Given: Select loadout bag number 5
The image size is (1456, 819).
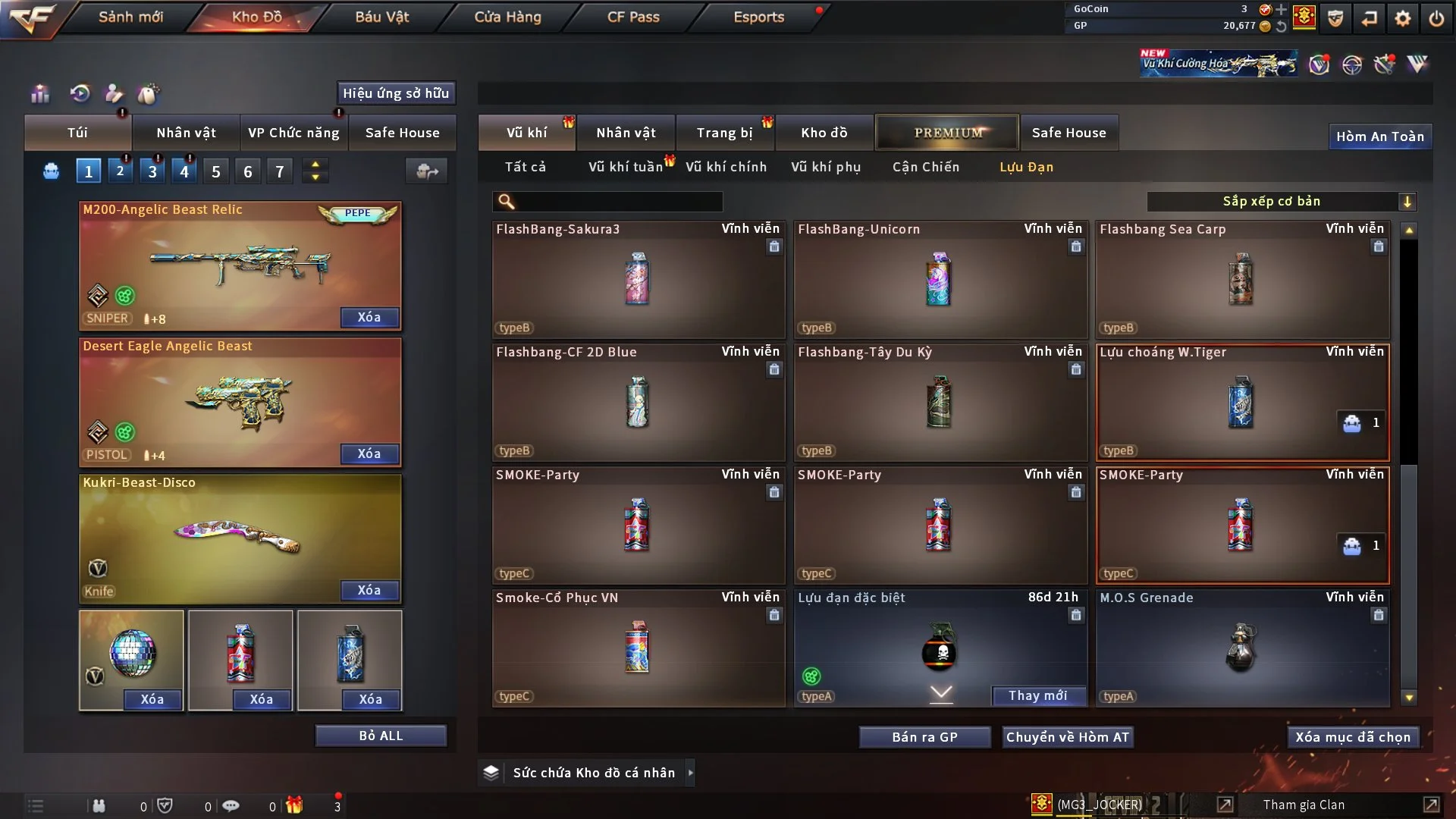Looking at the screenshot, I should [216, 172].
